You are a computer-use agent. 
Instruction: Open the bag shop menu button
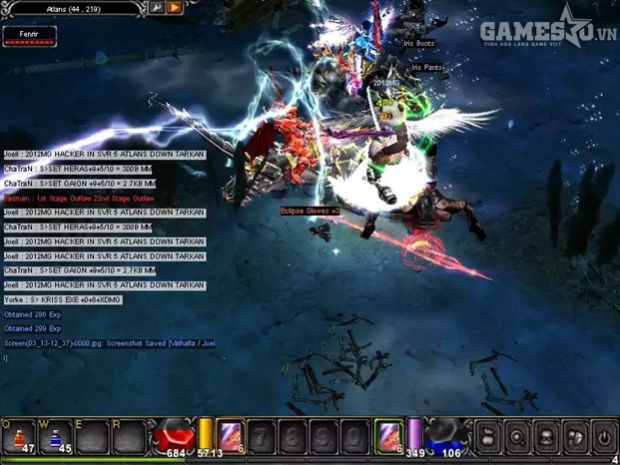[486, 437]
